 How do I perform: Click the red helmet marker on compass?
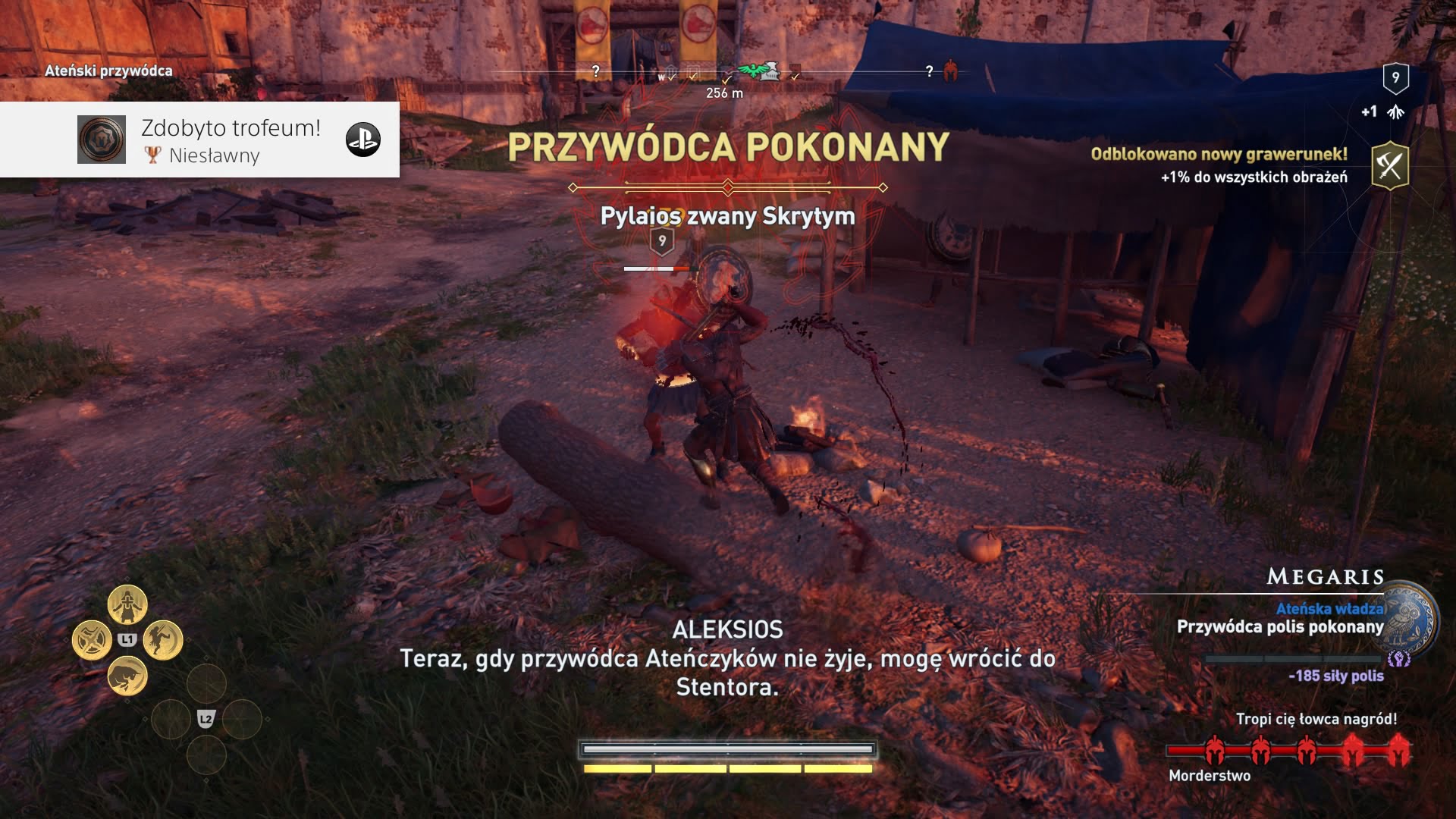[950, 71]
